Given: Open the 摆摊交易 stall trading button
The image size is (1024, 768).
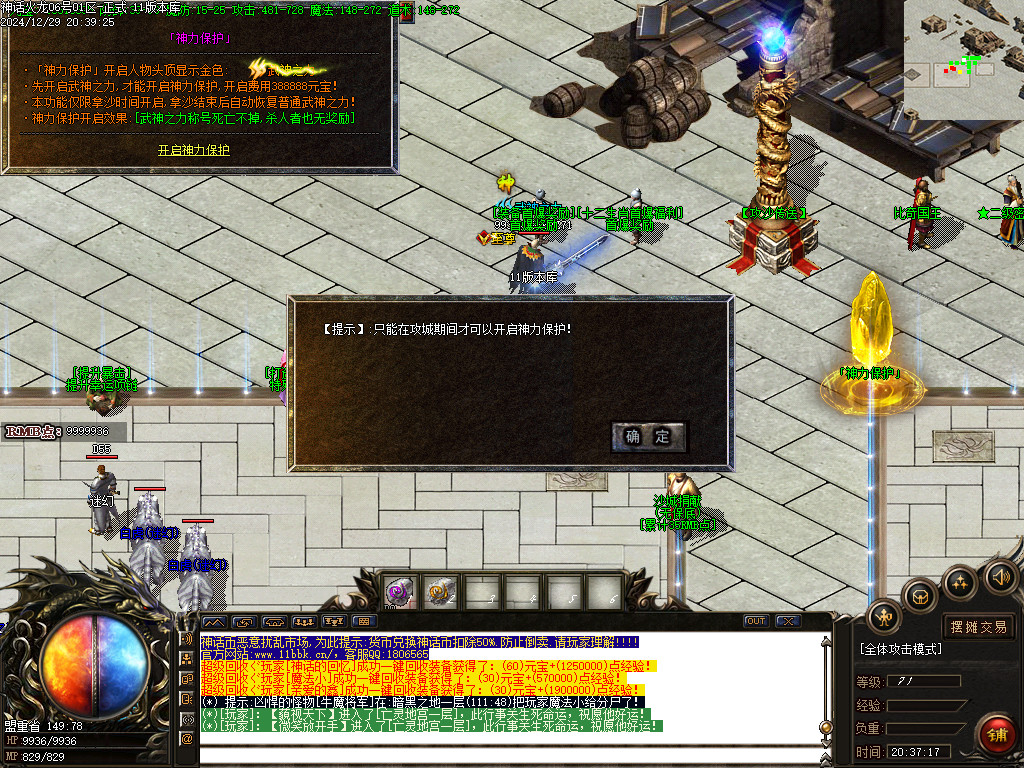Looking at the screenshot, I should (x=978, y=627).
